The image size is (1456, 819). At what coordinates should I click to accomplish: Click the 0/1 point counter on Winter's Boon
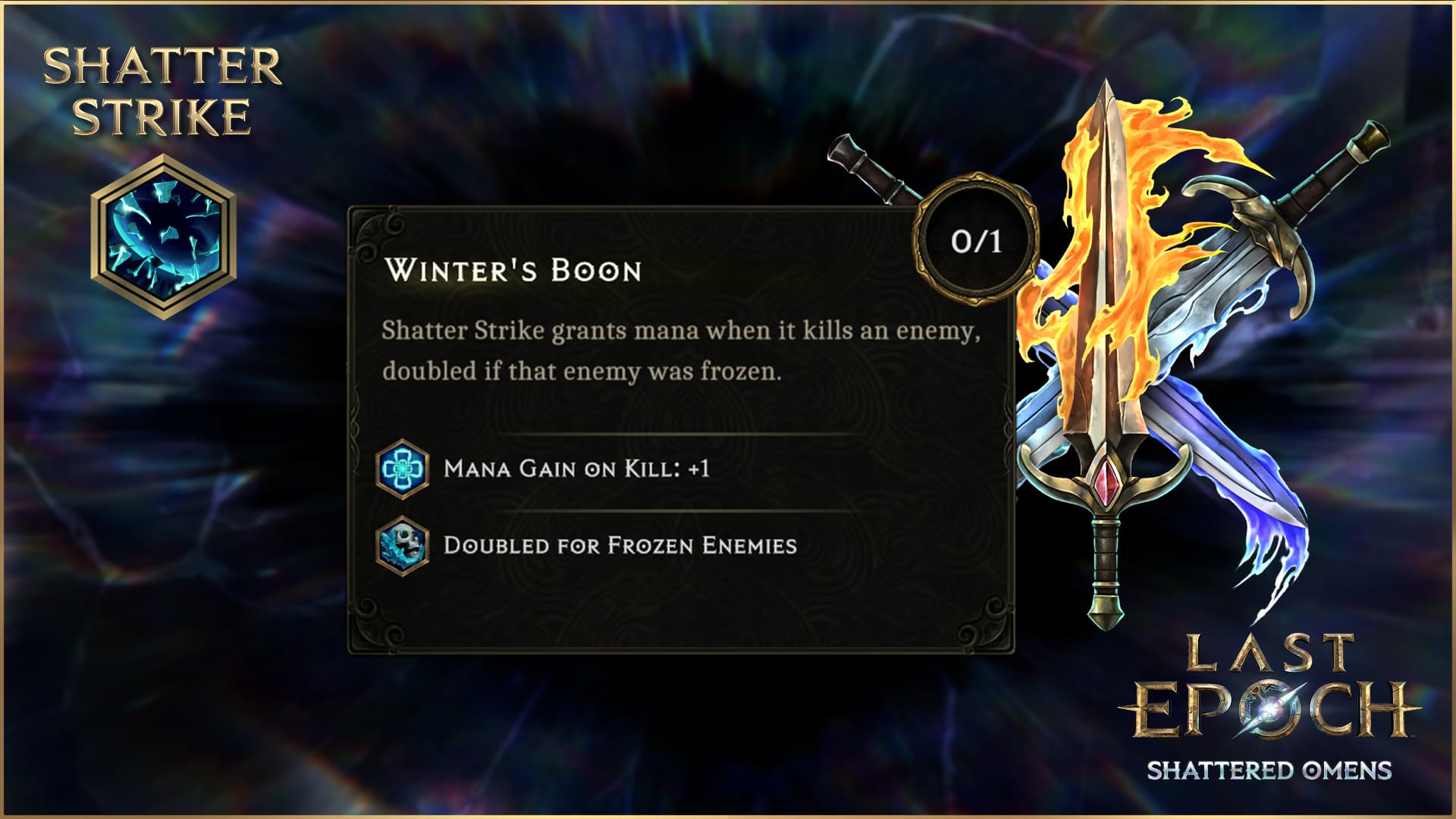(976, 241)
